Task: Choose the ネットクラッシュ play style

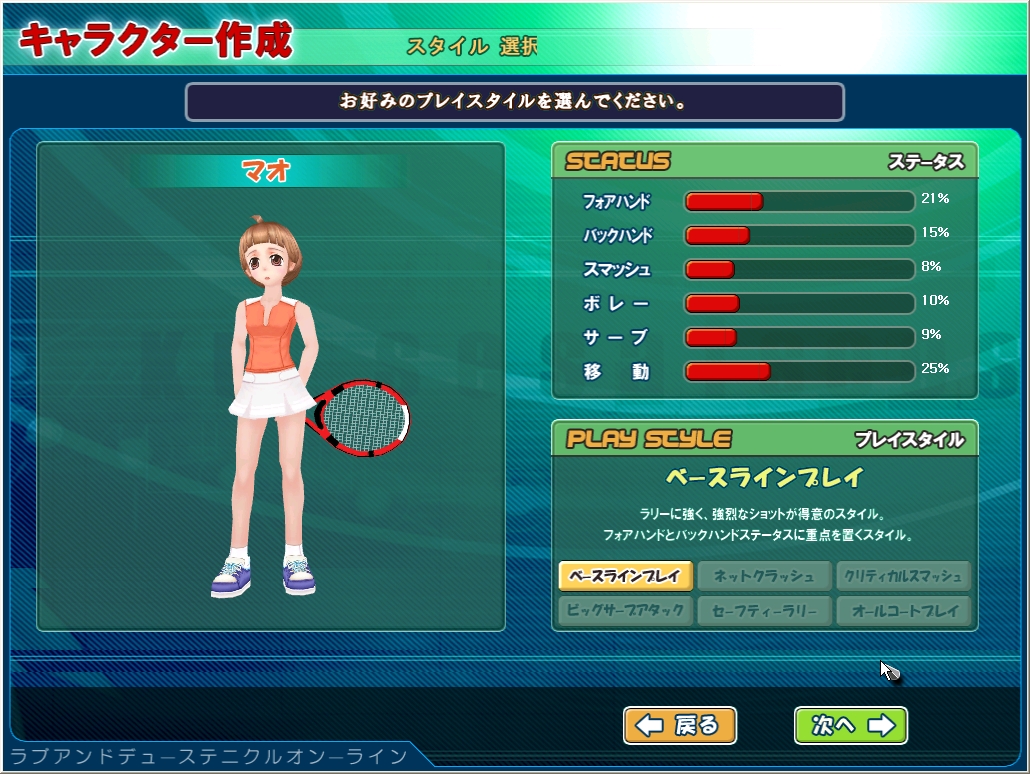Action: coord(765,576)
